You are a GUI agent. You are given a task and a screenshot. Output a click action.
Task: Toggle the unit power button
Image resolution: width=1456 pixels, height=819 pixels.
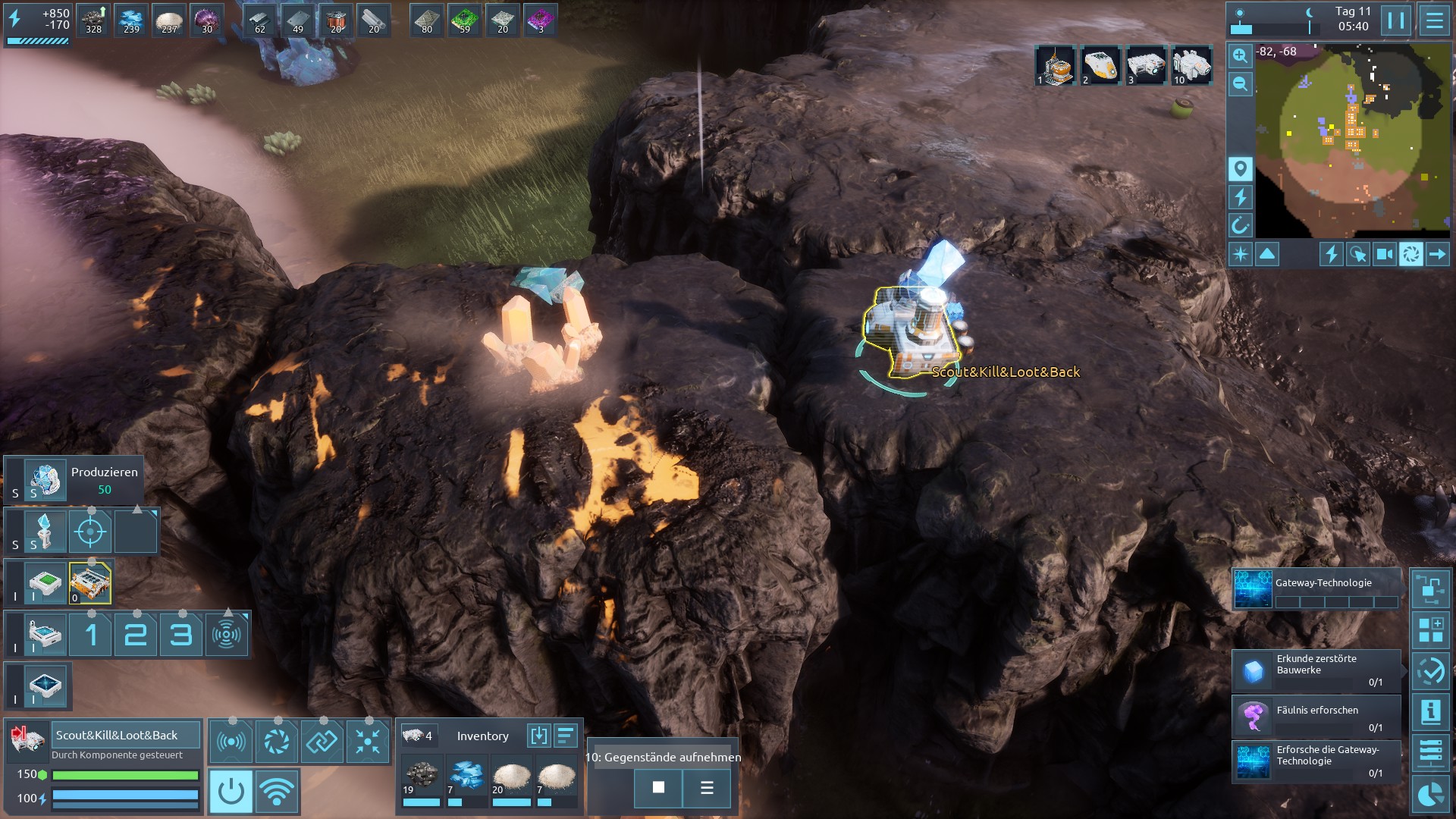231,791
